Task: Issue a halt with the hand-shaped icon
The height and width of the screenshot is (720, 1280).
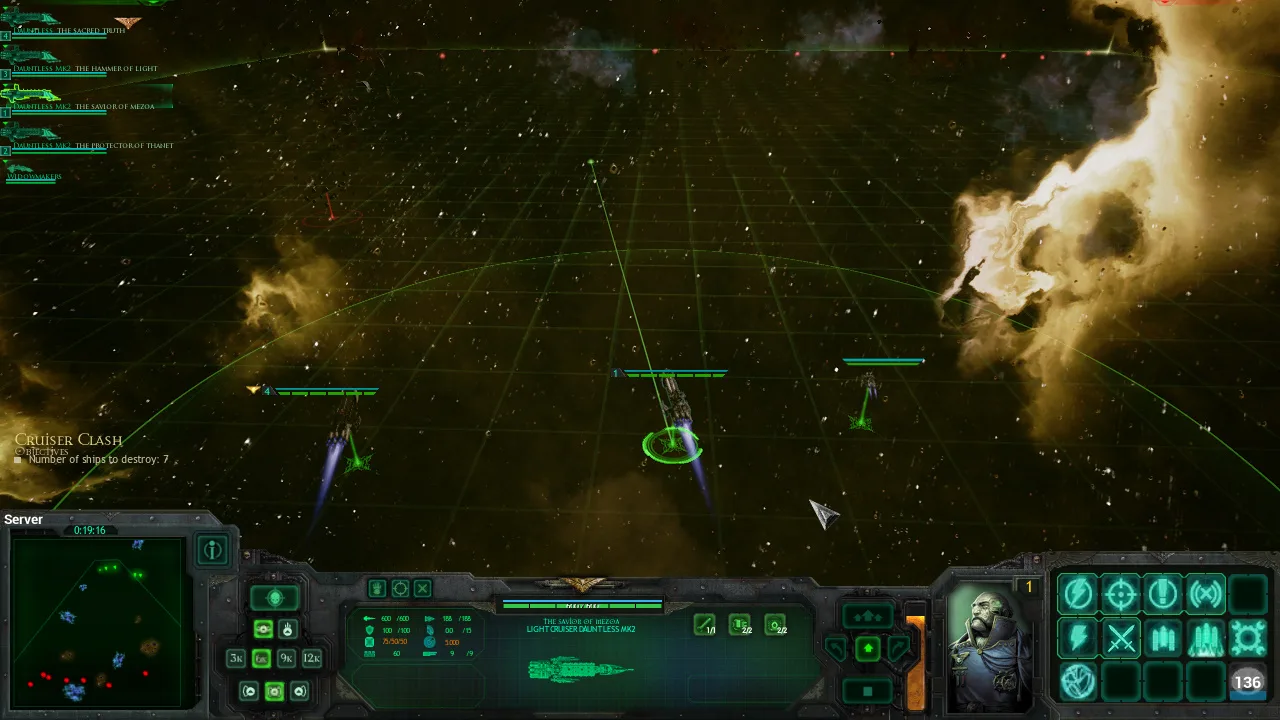Action: 377,589
